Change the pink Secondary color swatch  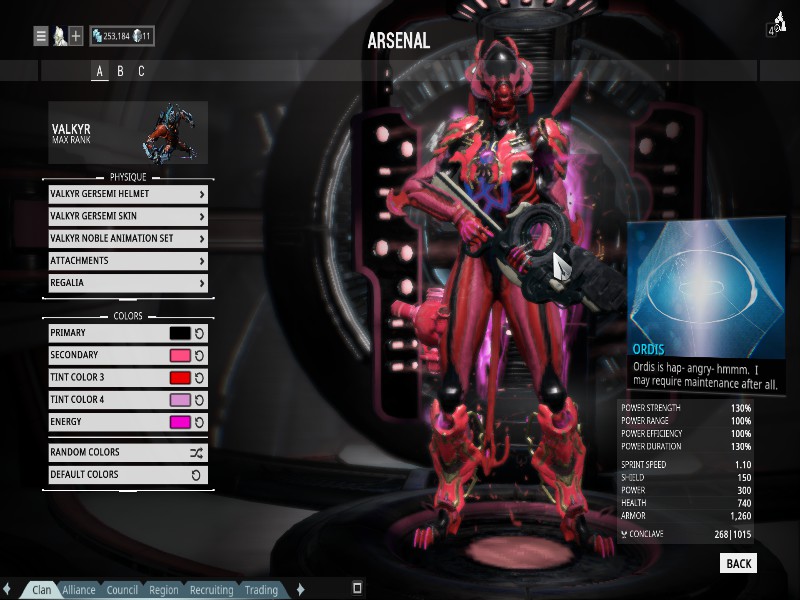(180, 355)
